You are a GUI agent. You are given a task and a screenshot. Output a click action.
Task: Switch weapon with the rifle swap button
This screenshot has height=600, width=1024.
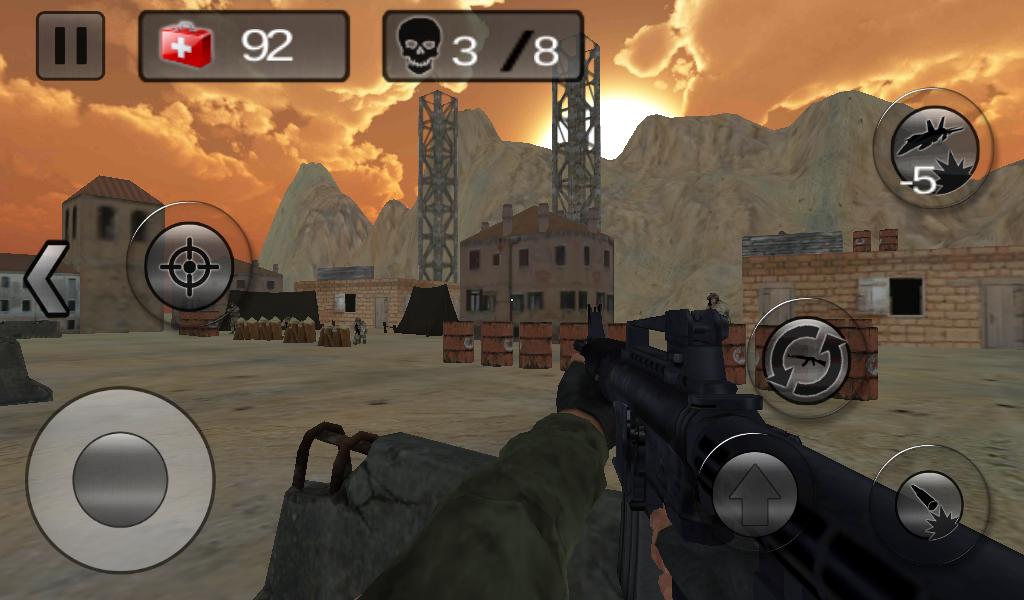point(806,359)
